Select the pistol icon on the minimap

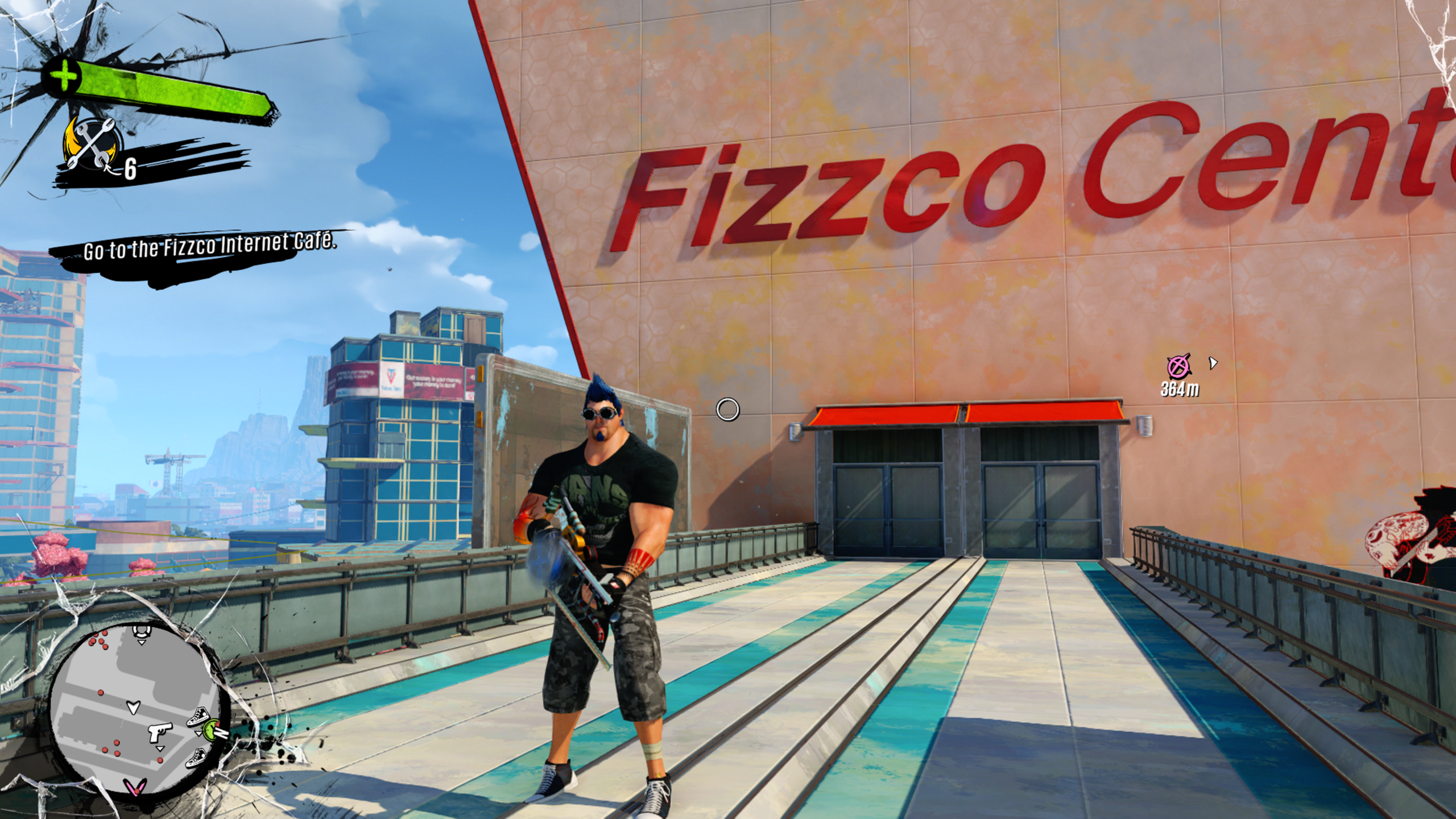pyautogui.click(x=160, y=733)
